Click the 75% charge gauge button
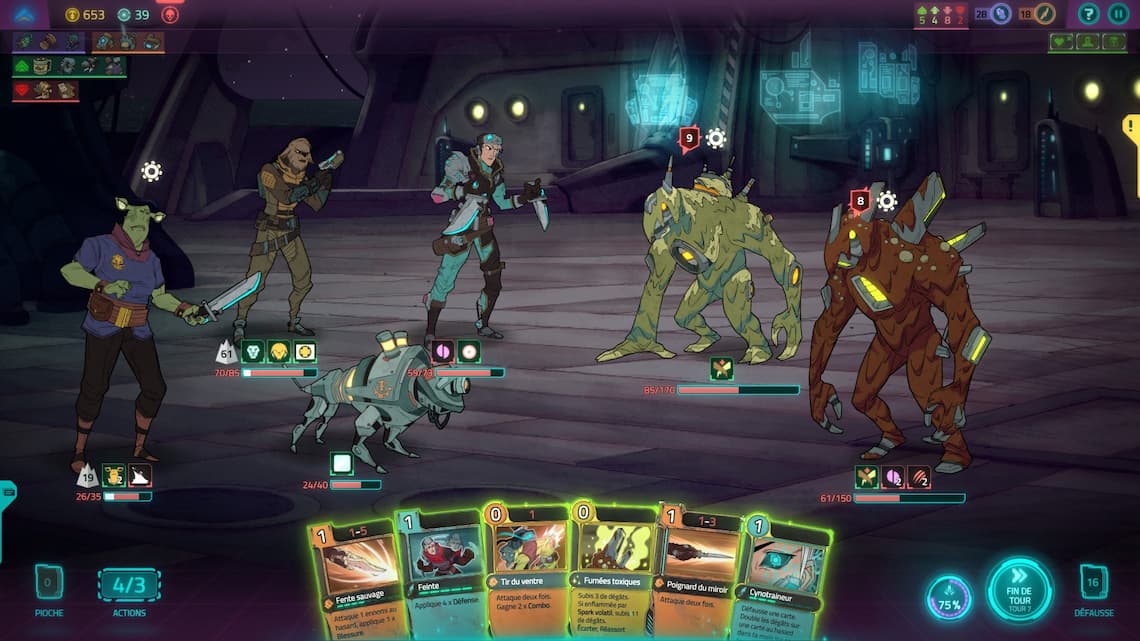The image size is (1140, 641). pyautogui.click(x=948, y=597)
